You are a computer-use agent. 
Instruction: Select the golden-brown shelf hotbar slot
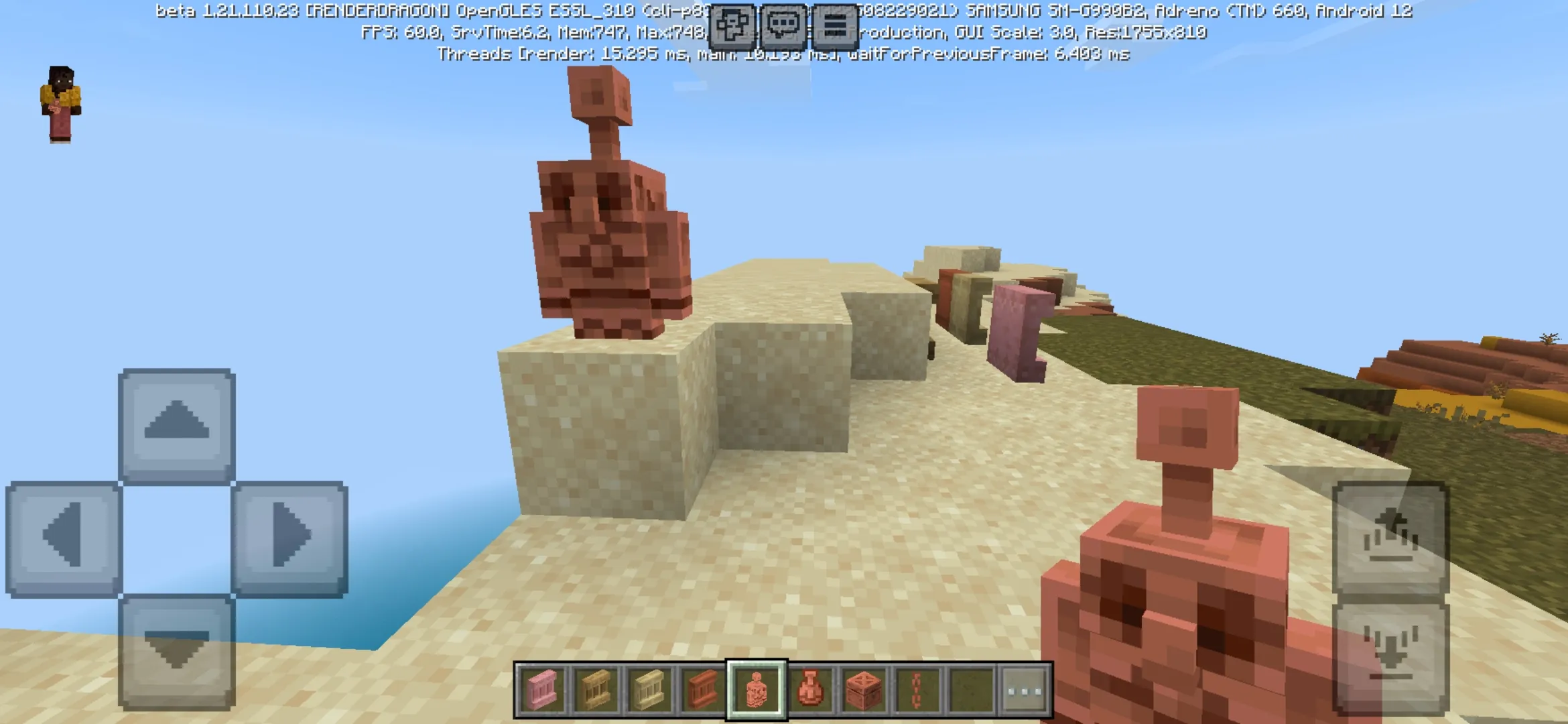point(595,690)
